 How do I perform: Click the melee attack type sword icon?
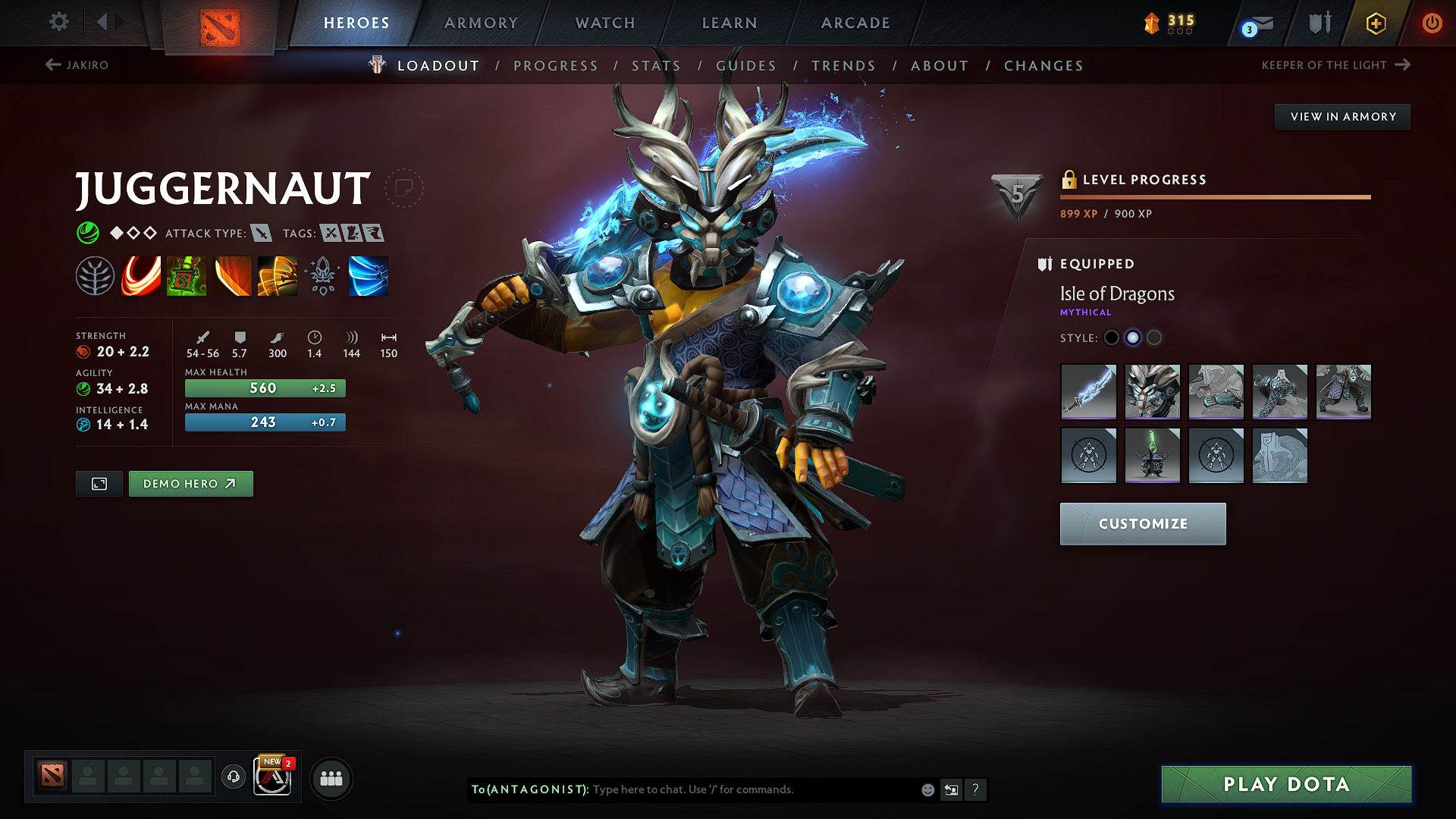tap(262, 233)
